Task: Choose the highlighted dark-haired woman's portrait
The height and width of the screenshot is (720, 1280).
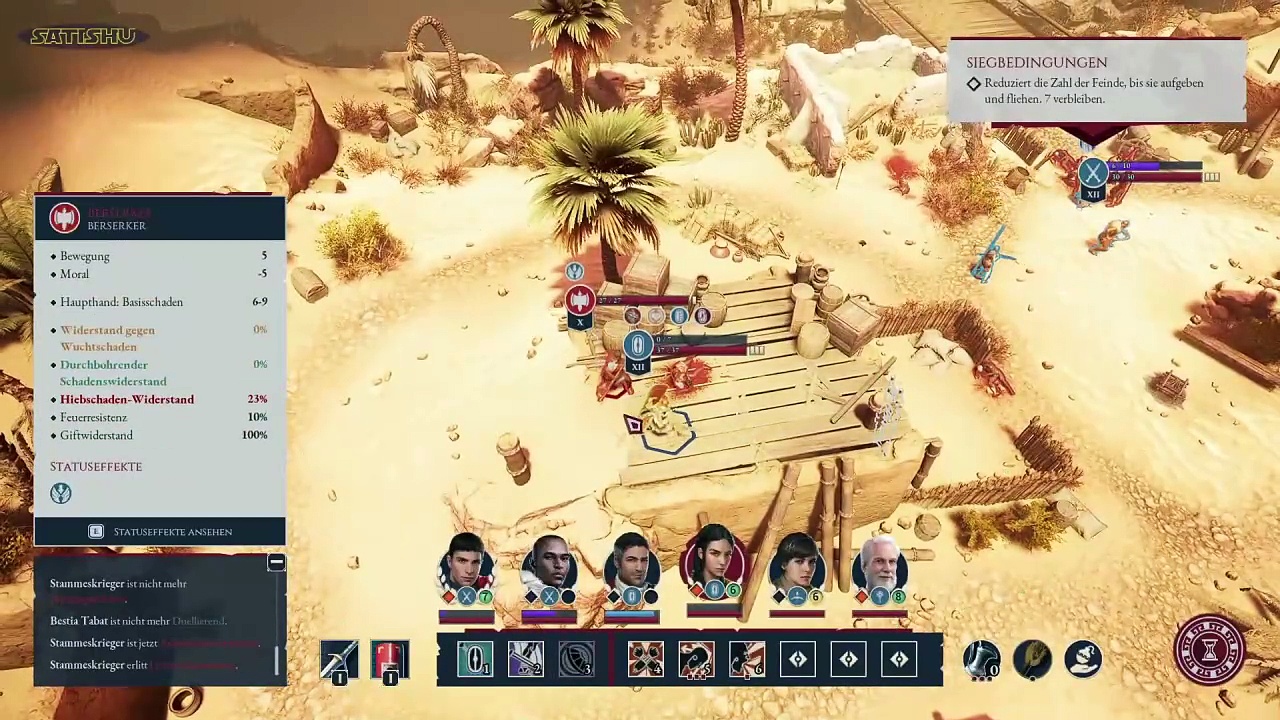Action: 714,563
